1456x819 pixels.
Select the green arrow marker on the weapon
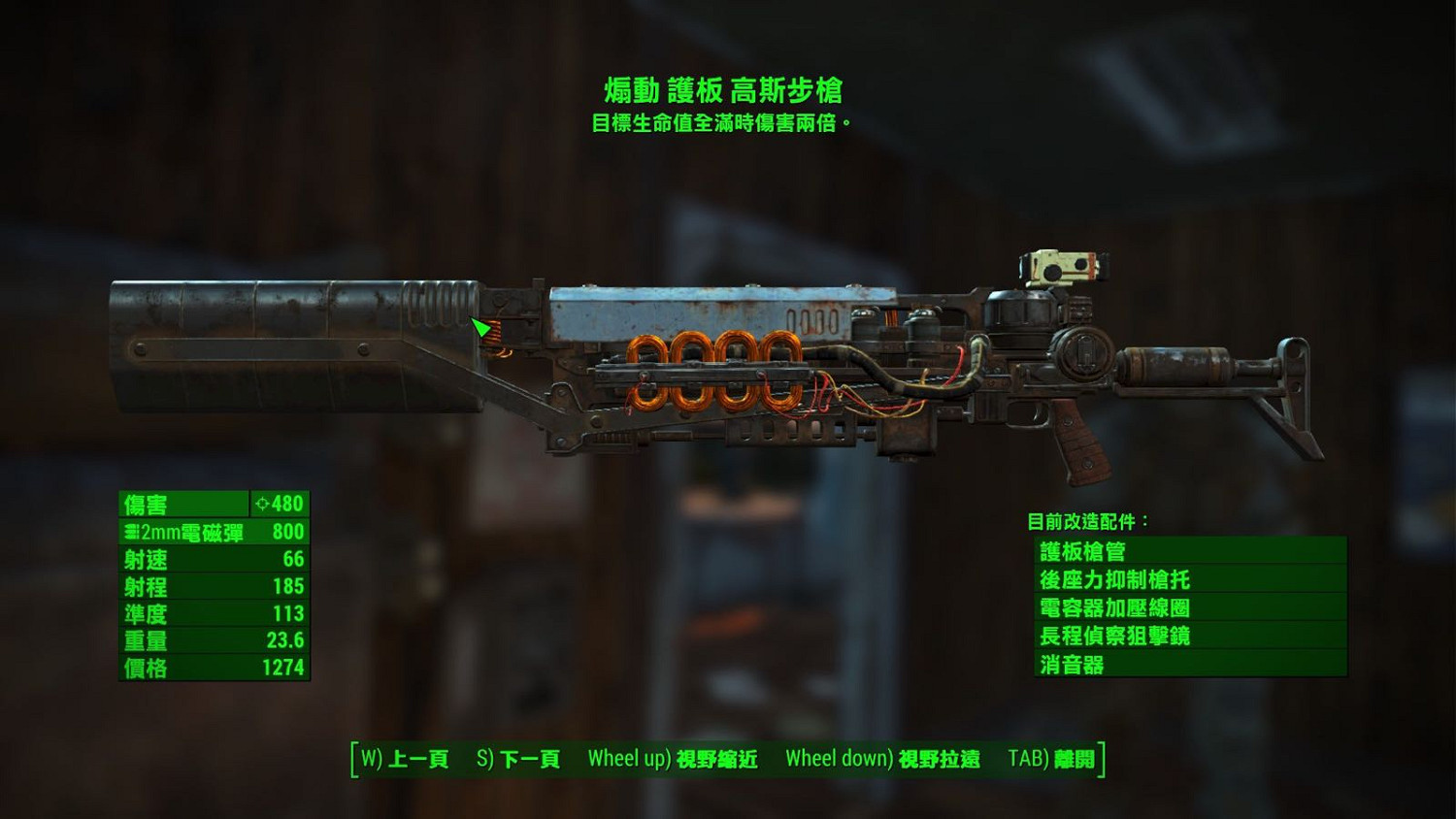480,328
